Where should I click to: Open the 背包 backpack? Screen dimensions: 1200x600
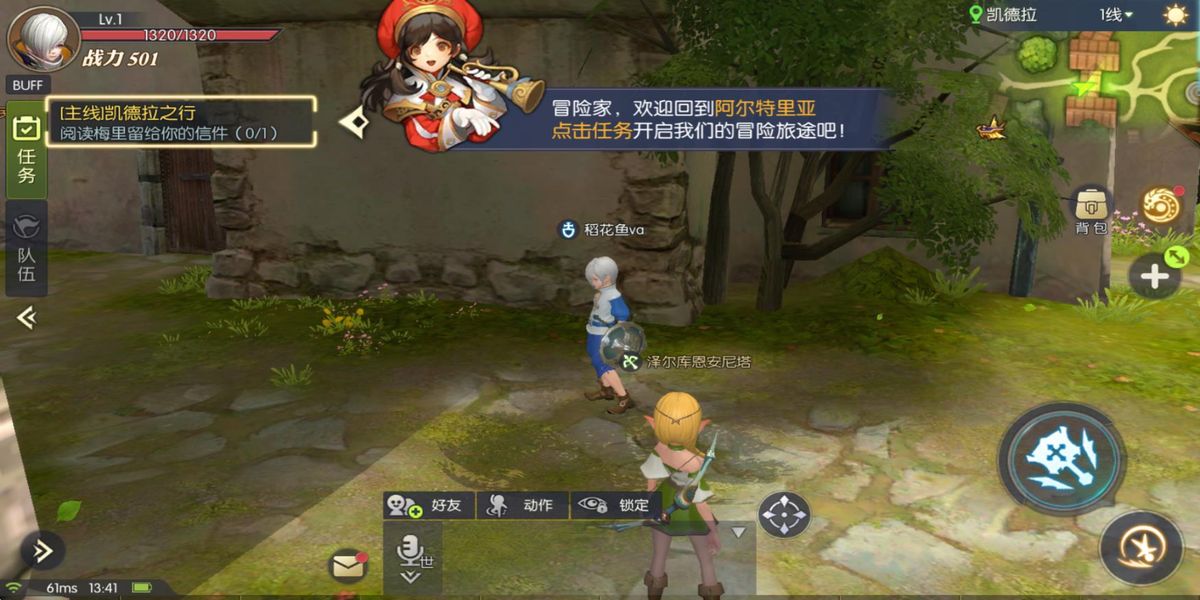[1091, 209]
